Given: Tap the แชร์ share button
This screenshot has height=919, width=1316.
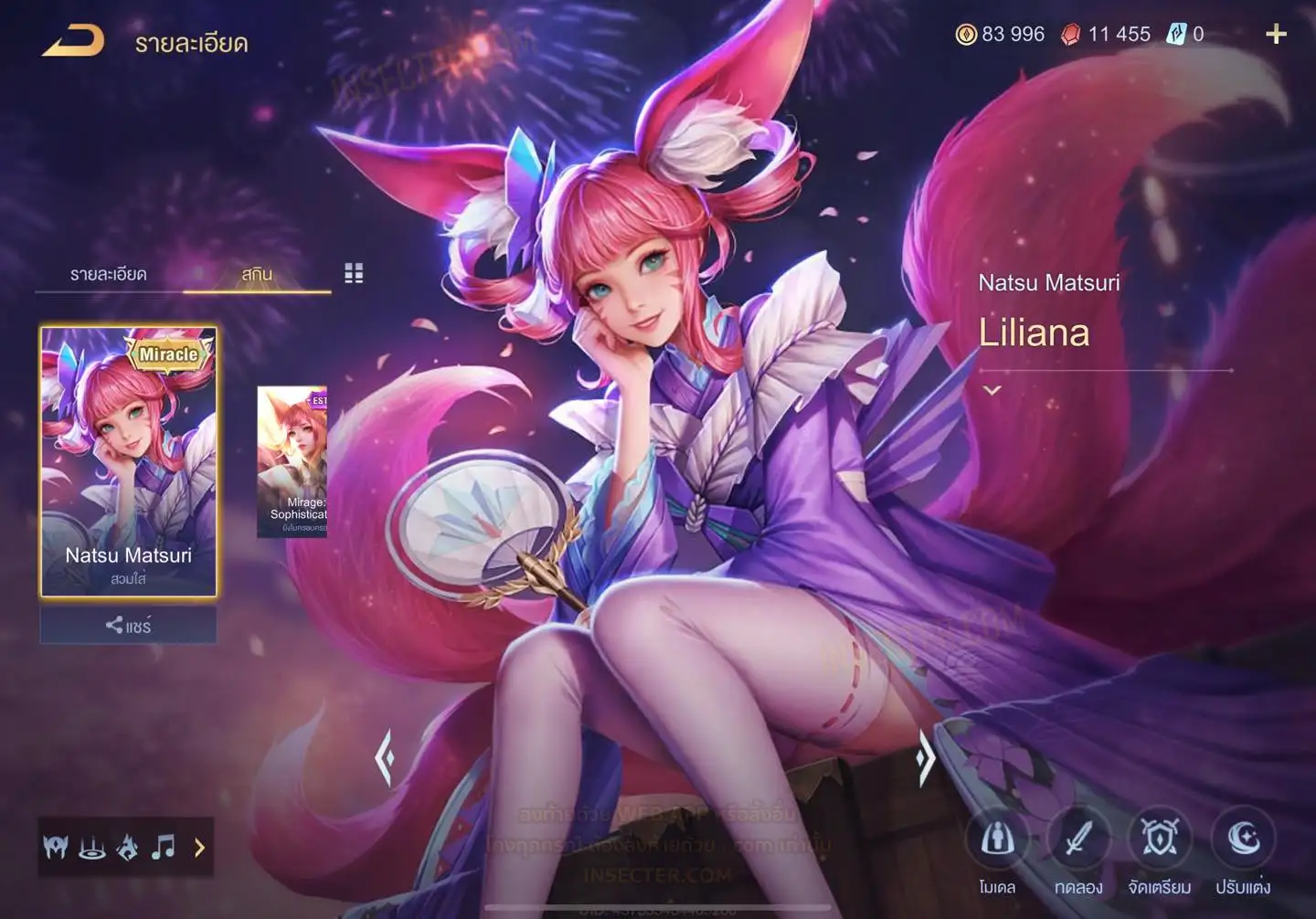Looking at the screenshot, I should tap(128, 626).
